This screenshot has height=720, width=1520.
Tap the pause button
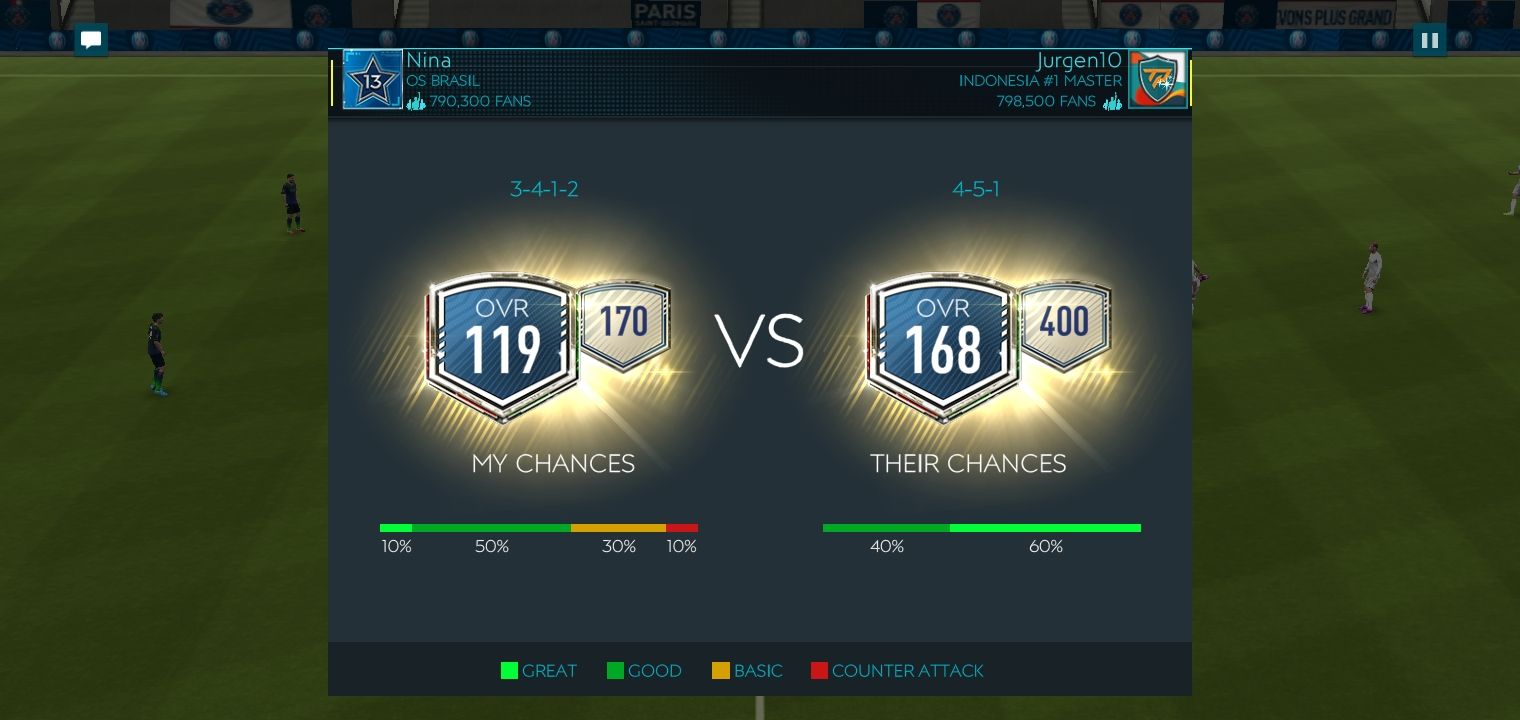click(x=1429, y=39)
